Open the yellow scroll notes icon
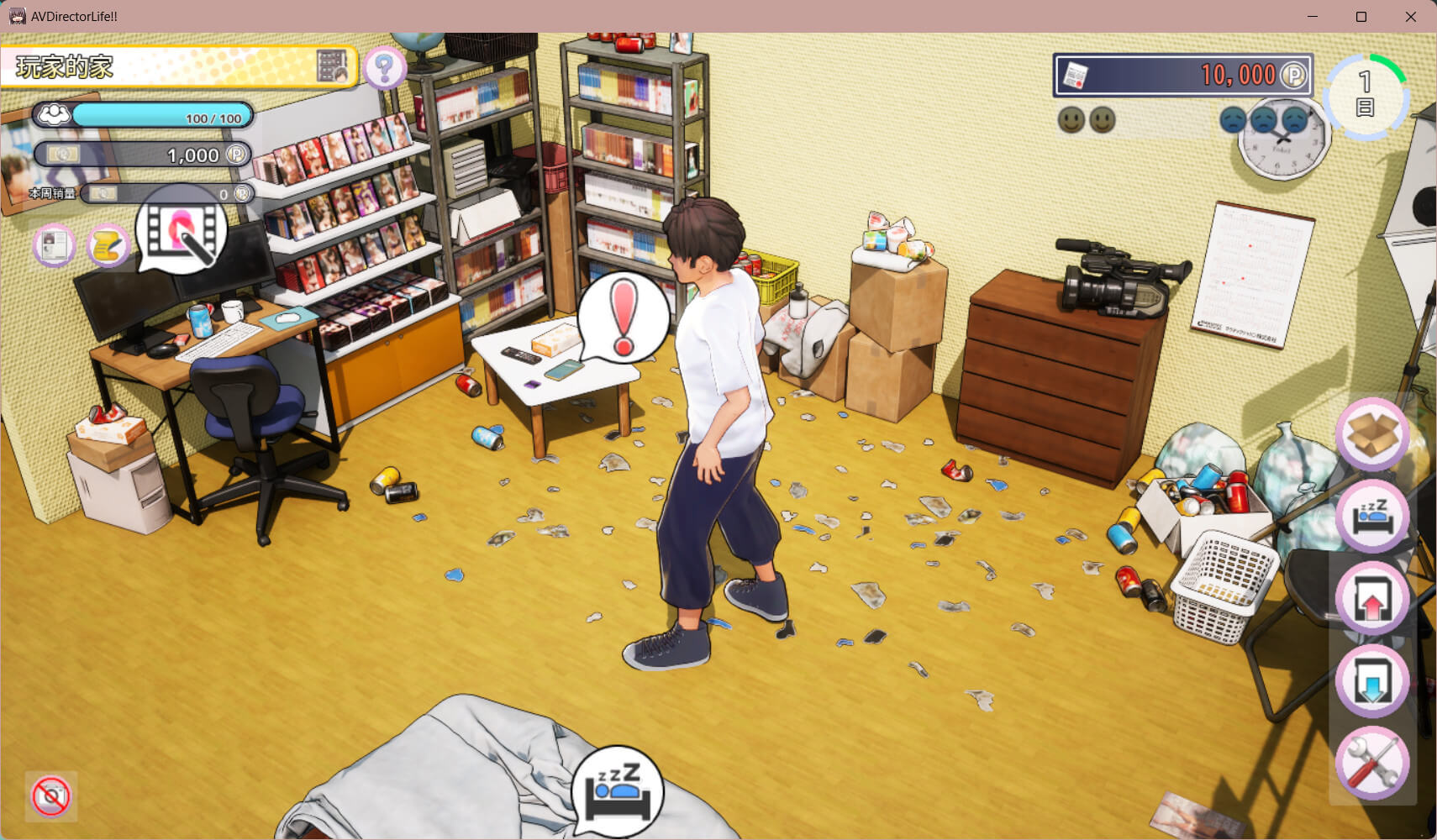1437x840 pixels. pyautogui.click(x=108, y=245)
